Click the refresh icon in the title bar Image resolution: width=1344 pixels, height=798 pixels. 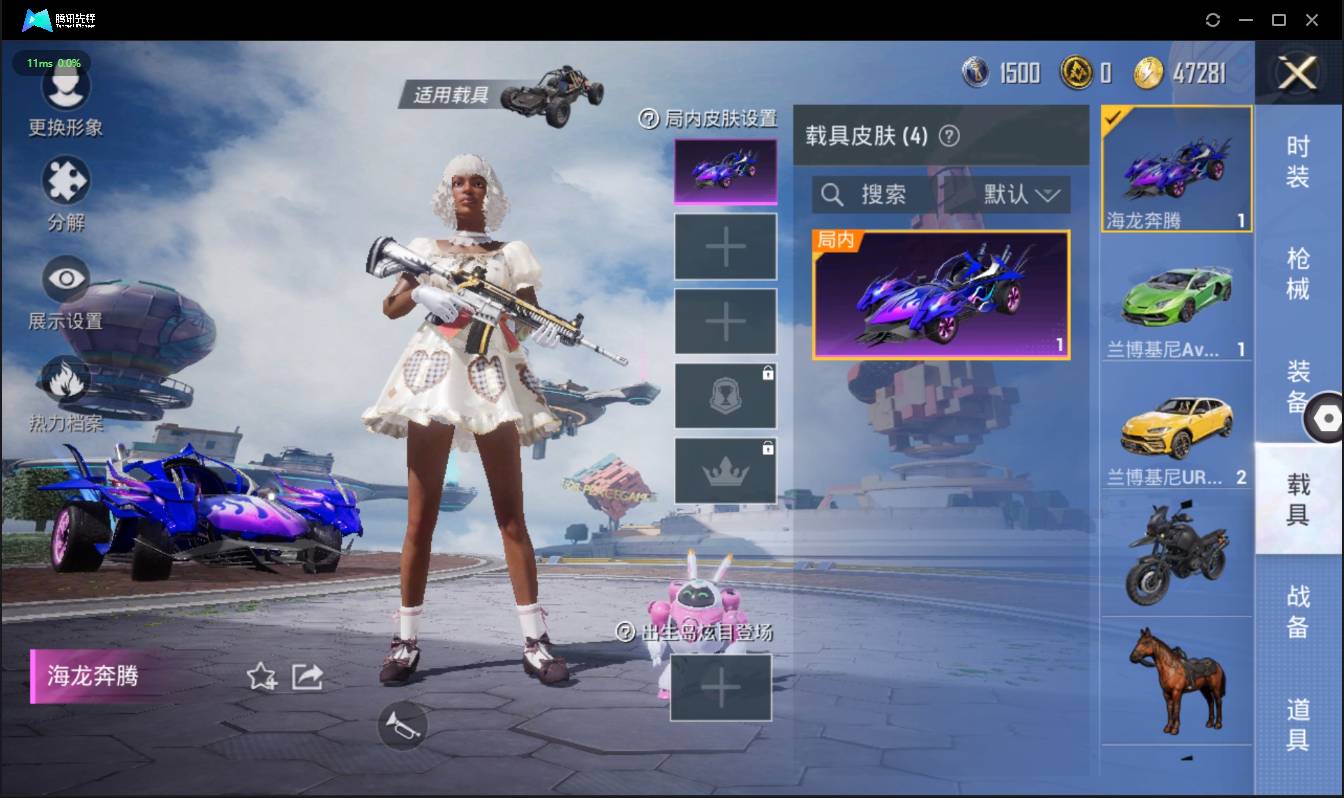[x=1213, y=20]
